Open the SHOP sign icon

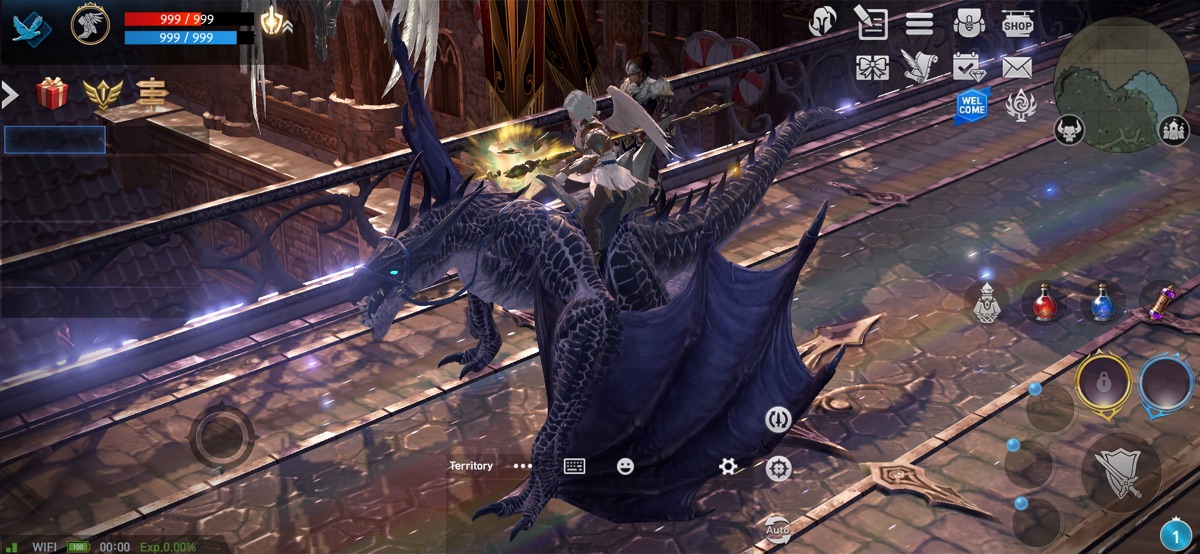[x=1017, y=23]
